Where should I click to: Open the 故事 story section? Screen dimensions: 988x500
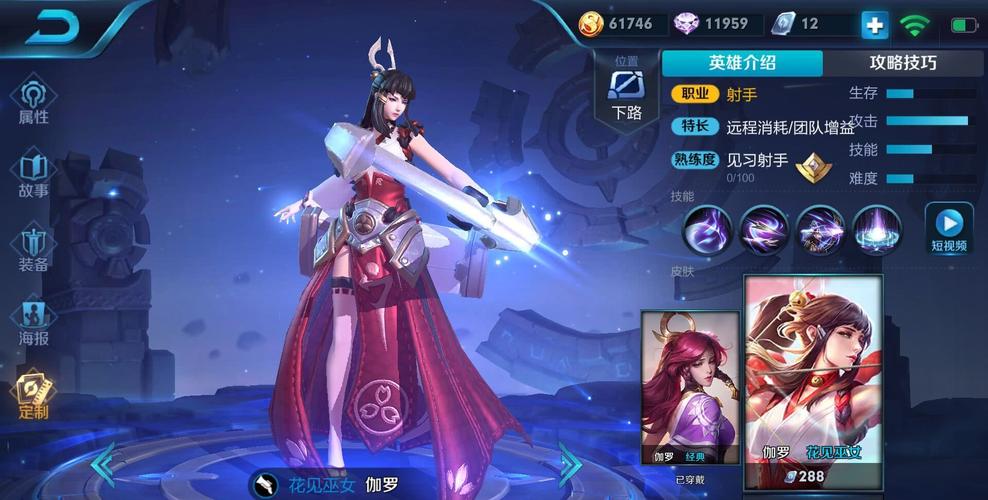[33, 174]
